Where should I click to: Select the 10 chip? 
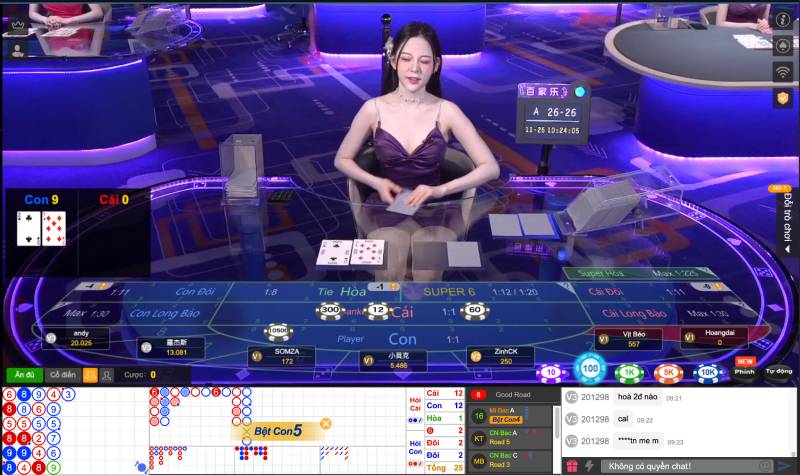pyautogui.click(x=549, y=372)
